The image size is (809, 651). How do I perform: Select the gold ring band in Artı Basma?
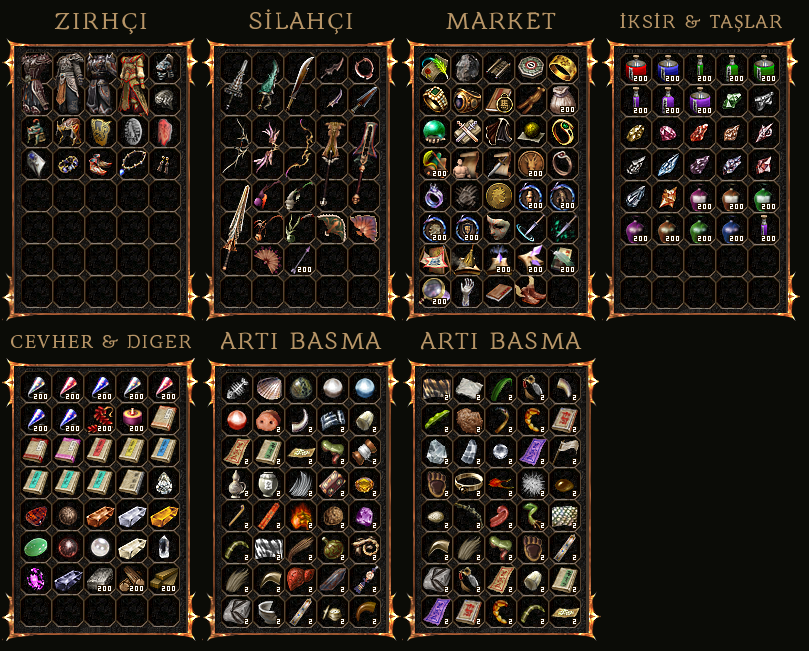tap(467, 484)
